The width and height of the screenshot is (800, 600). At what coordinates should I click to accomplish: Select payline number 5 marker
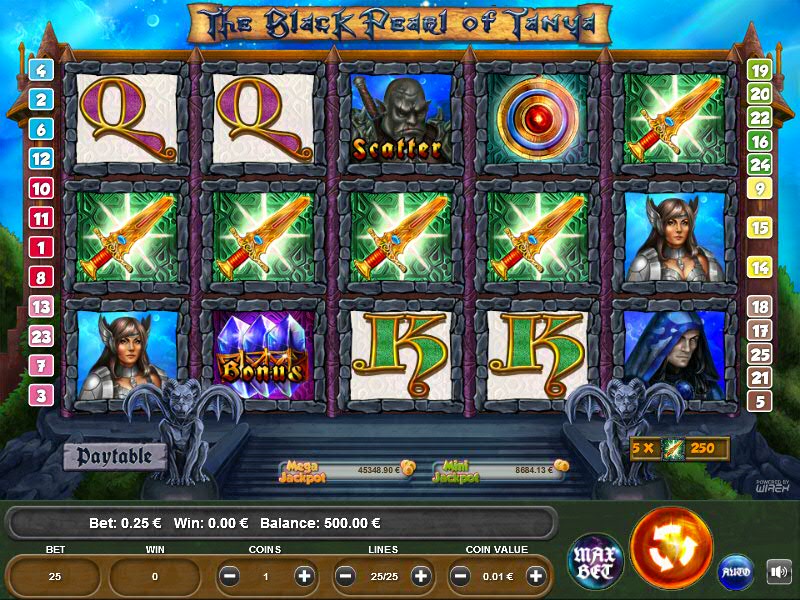759,401
